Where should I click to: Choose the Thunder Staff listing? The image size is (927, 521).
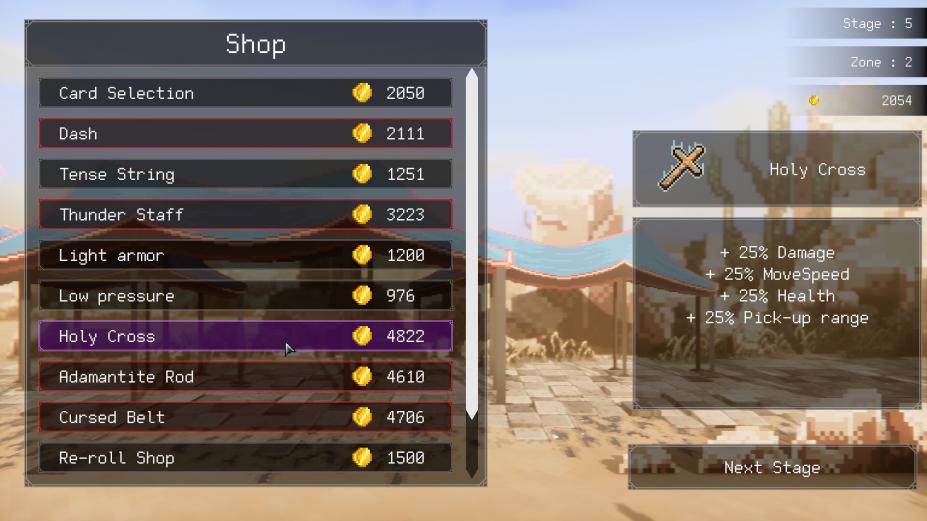(245, 214)
